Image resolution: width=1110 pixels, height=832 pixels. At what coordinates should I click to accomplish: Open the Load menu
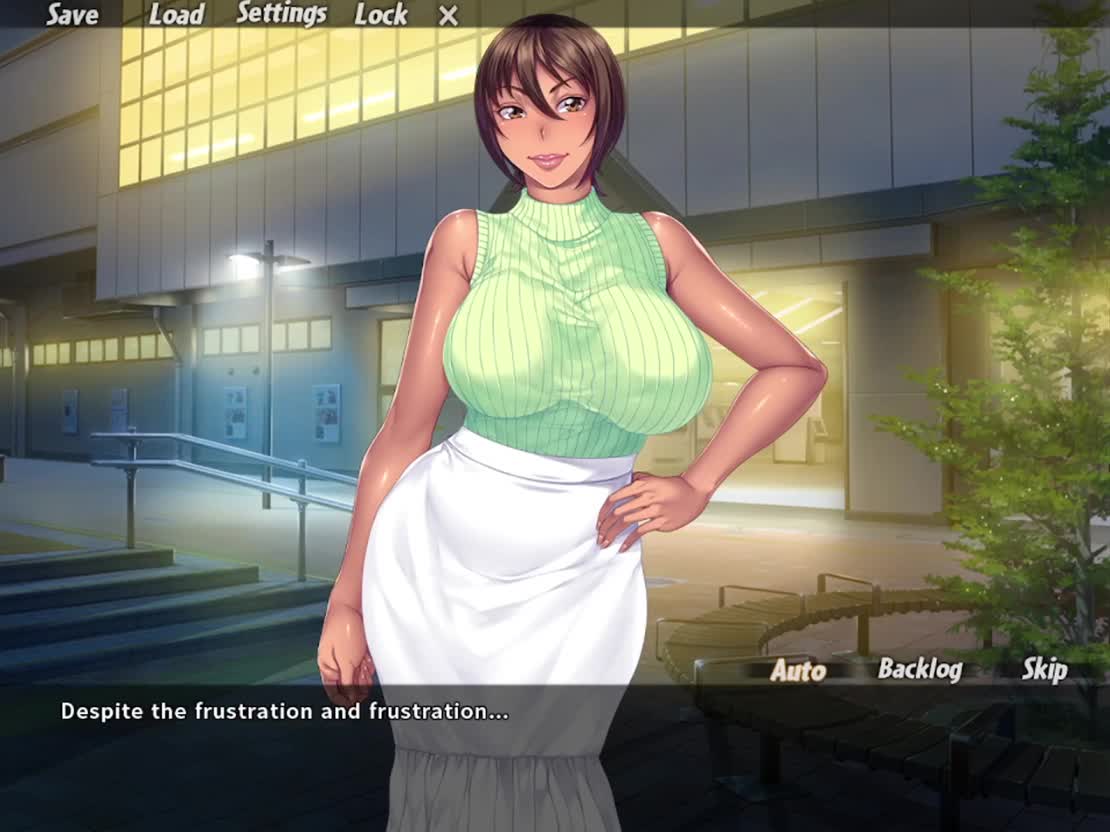coord(176,15)
